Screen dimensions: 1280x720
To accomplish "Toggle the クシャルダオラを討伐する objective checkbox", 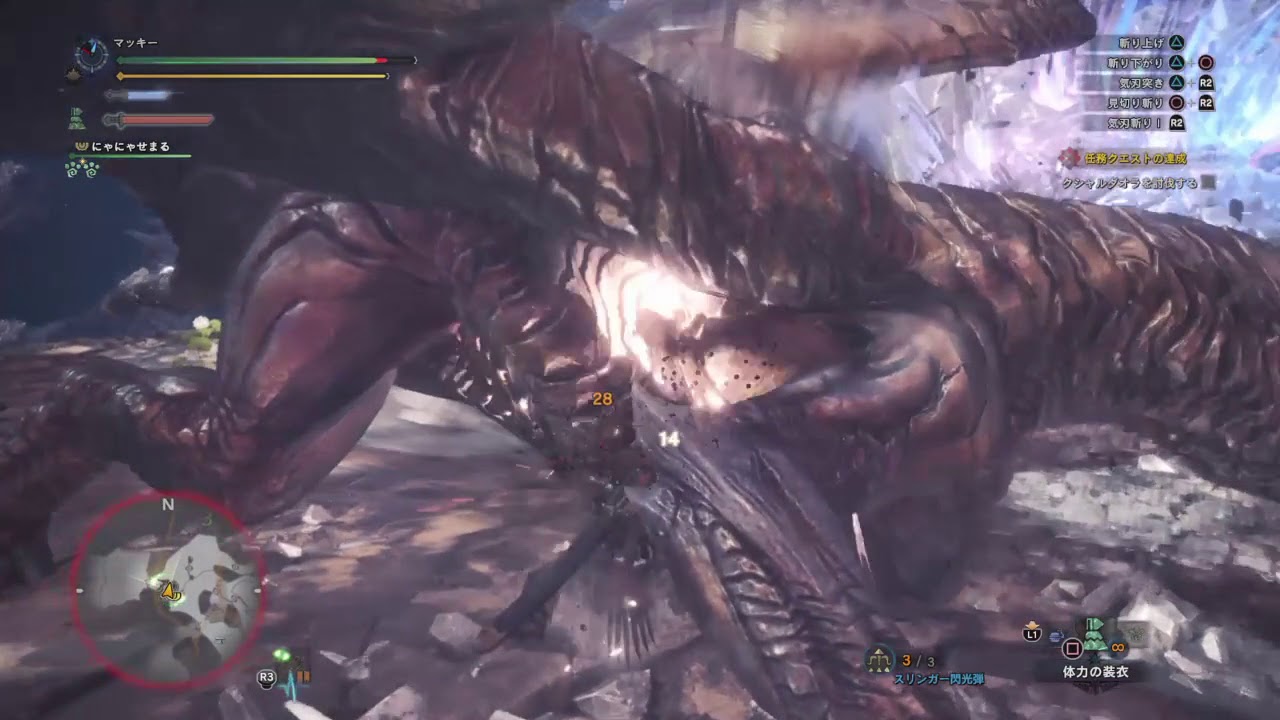I will (x=1207, y=182).
